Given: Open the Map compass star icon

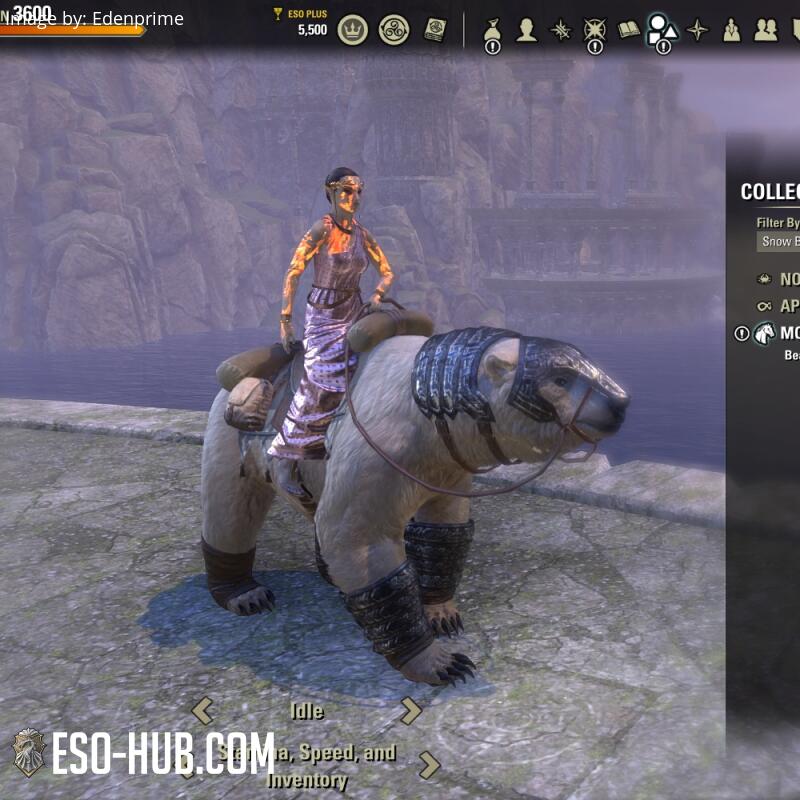Looking at the screenshot, I should [x=697, y=30].
